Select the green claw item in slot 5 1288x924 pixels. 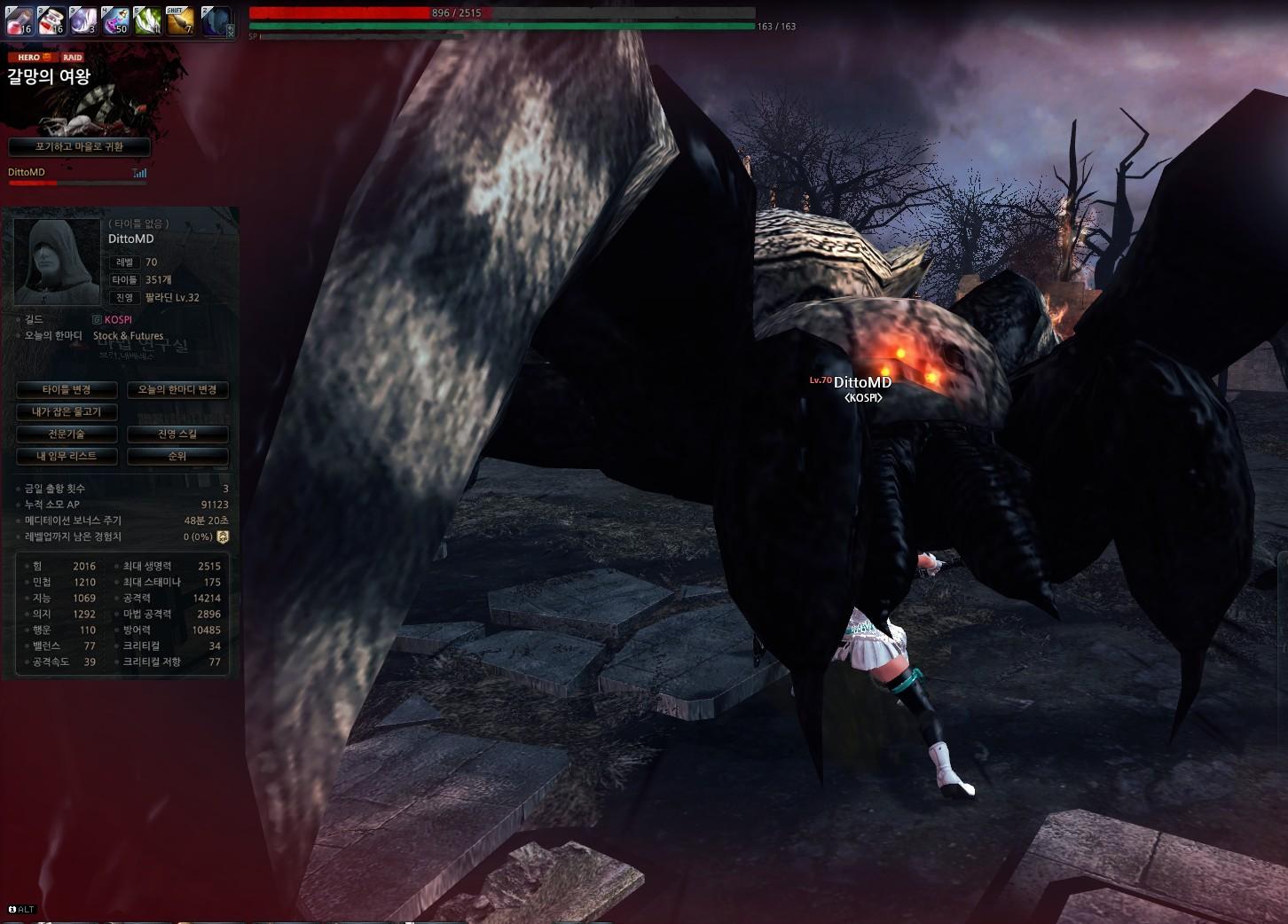click(147, 20)
